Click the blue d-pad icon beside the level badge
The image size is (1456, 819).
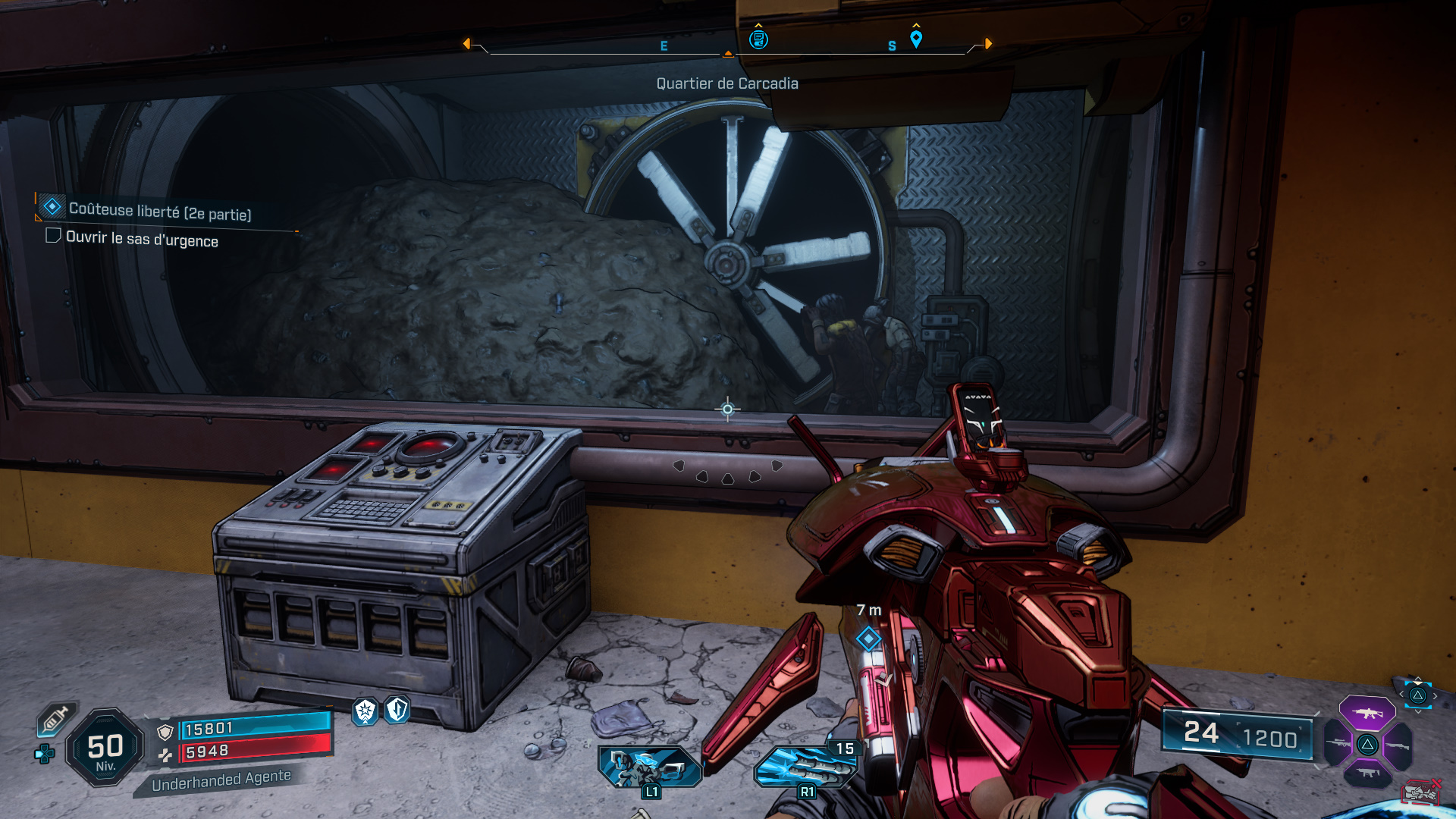[44, 754]
